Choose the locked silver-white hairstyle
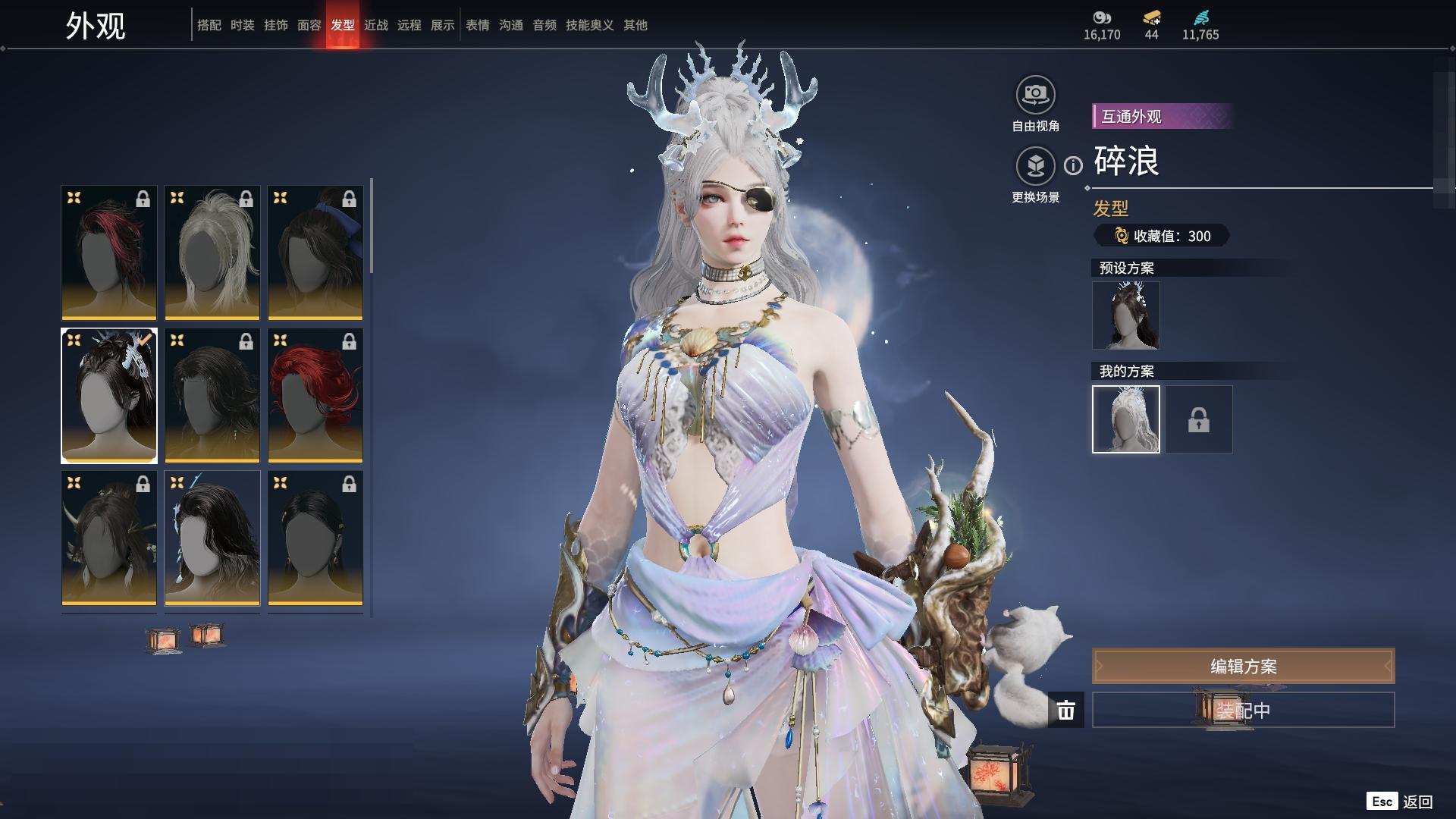 tap(212, 253)
